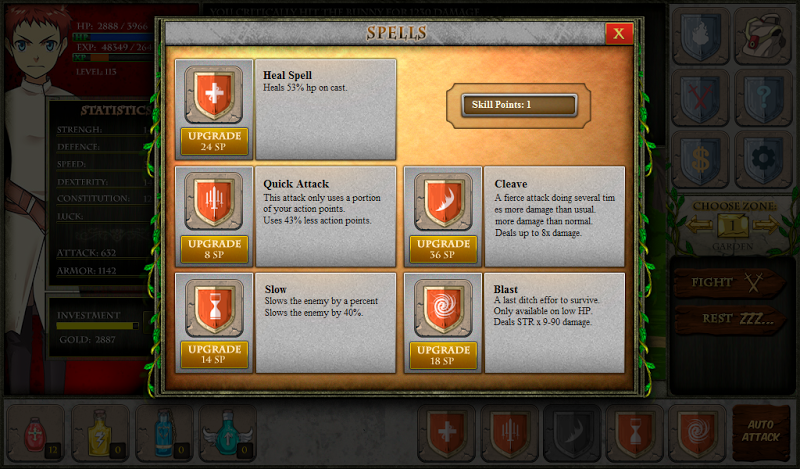Upgrade Slow for 14 SP
The image size is (800, 469).
click(x=214, y=355)
